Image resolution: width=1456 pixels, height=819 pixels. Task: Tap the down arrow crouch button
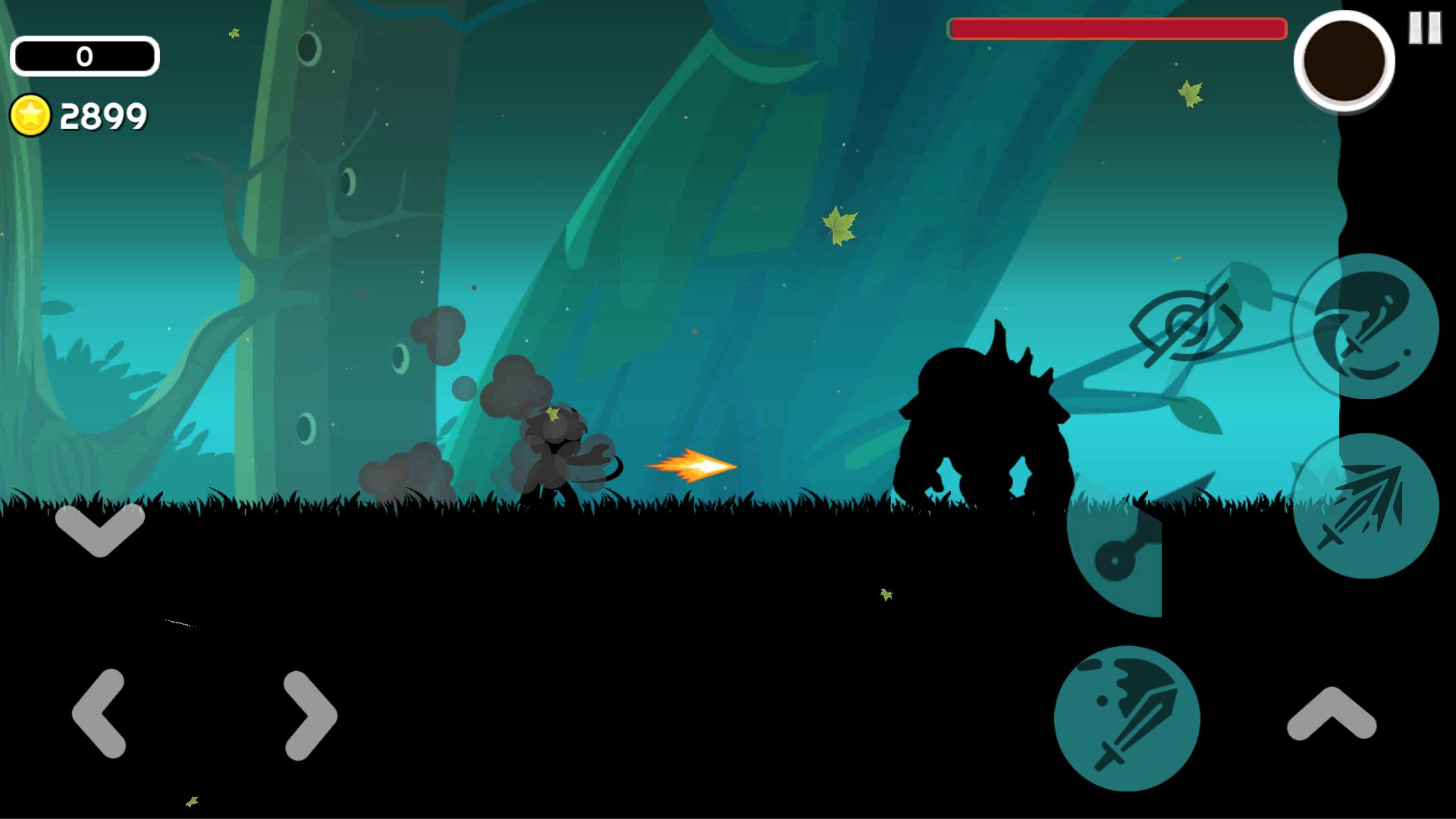point(99,529)
